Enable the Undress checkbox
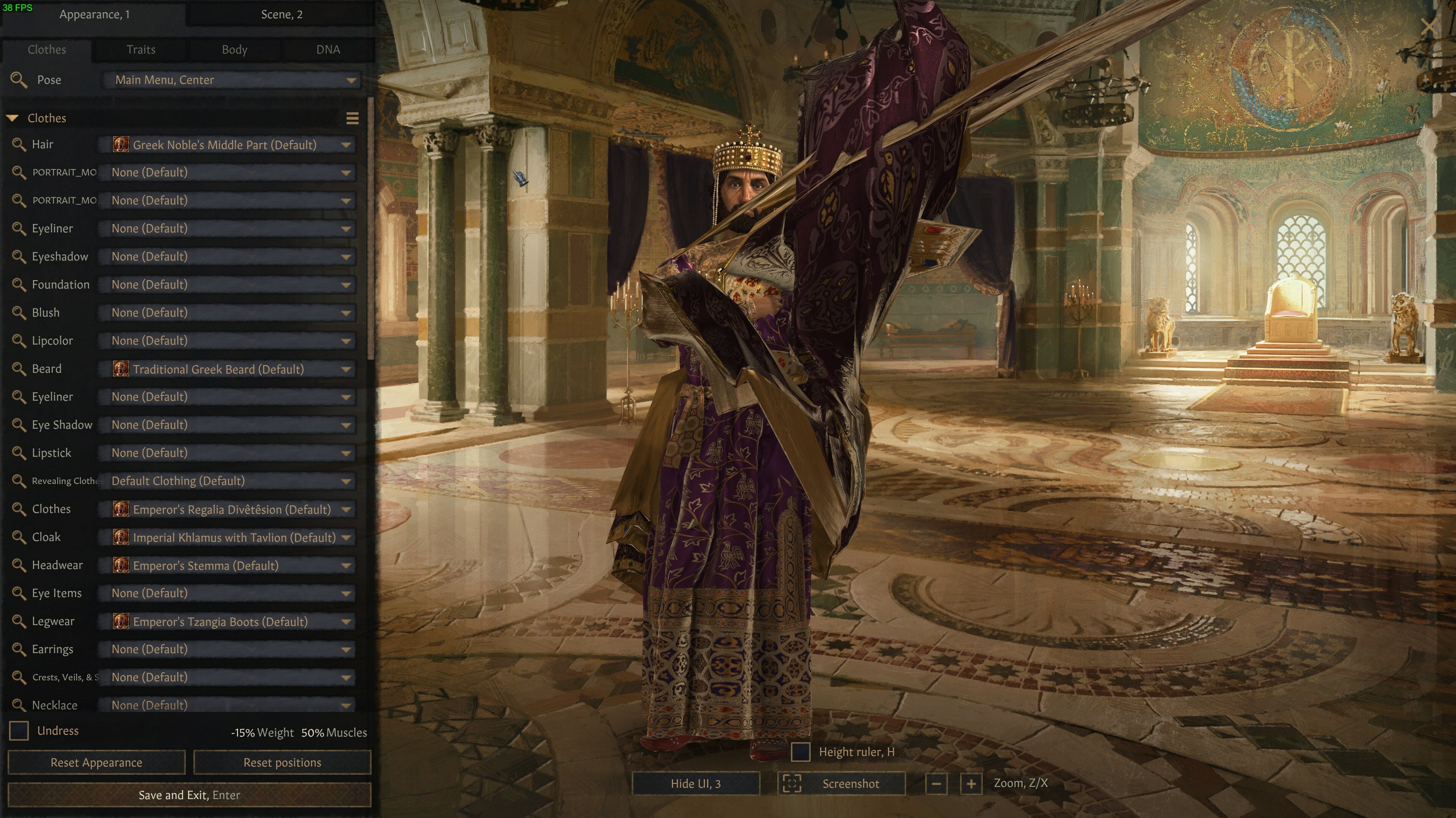1456x818 pixels. coord(19,730)
